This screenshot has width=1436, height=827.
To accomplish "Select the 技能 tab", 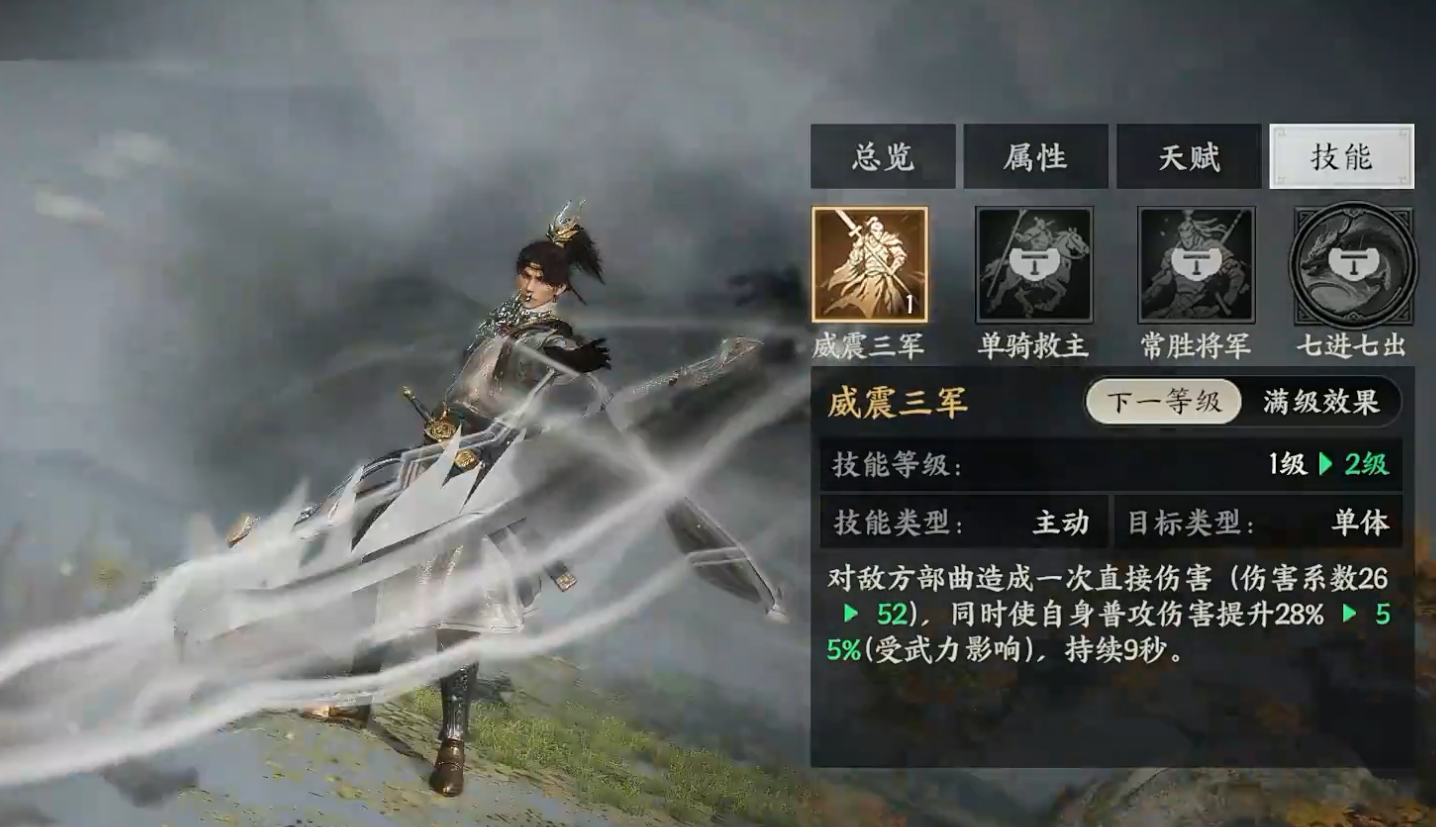I will [1341, 157].
